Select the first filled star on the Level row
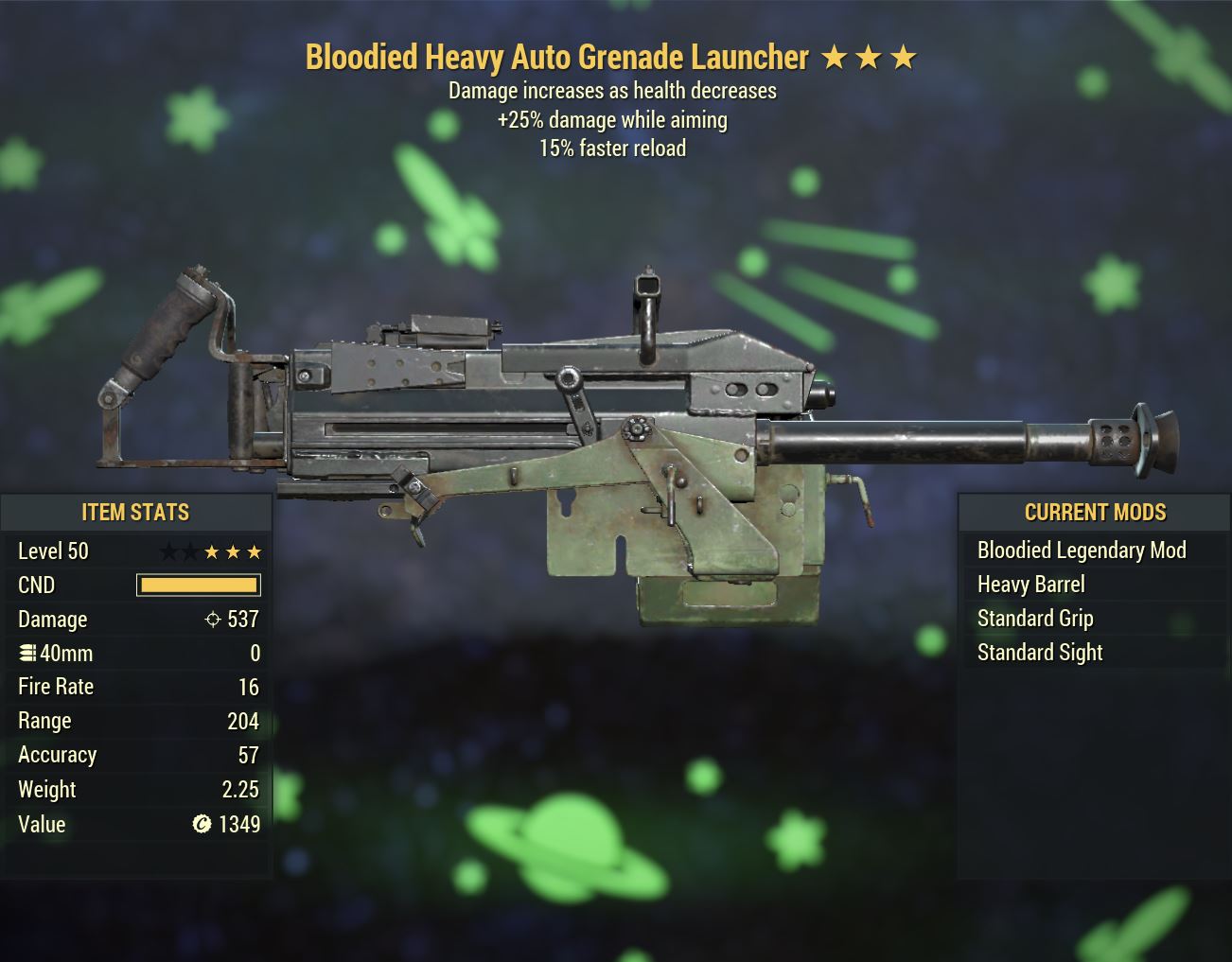This screenshot has width=1232, height=962. 211,551
